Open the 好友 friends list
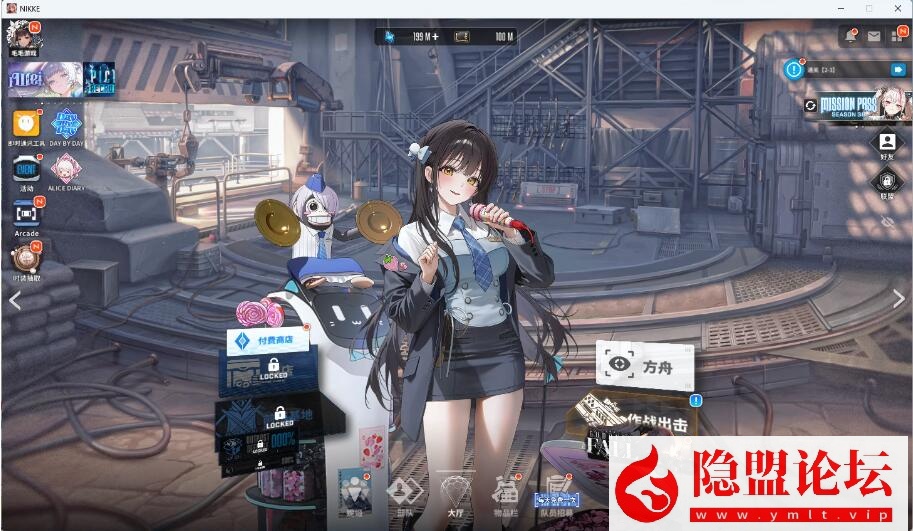The width and height of the screenshot is (913, 531). tap(886, 144)
